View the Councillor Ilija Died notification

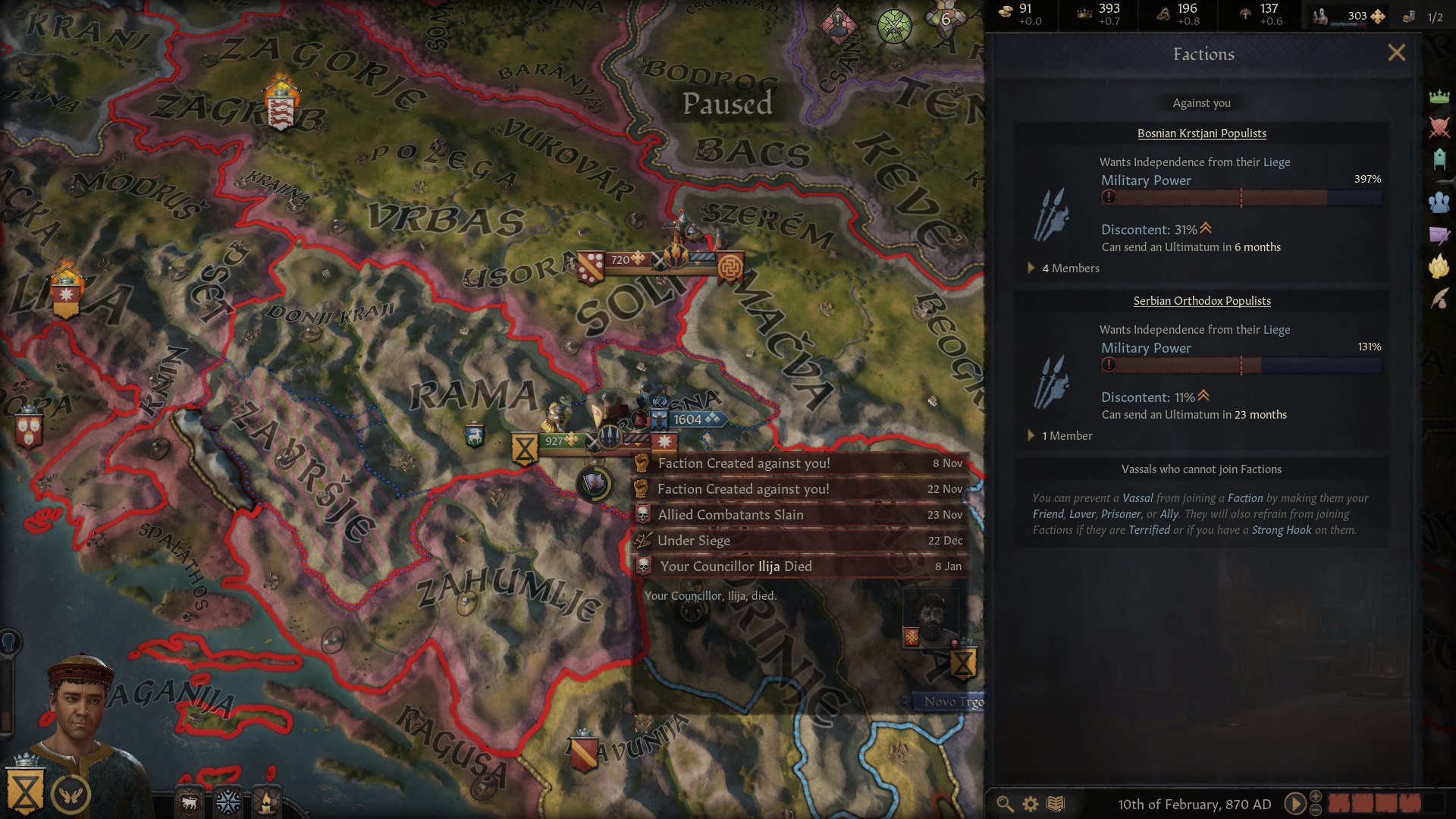[x=800, y=566]
